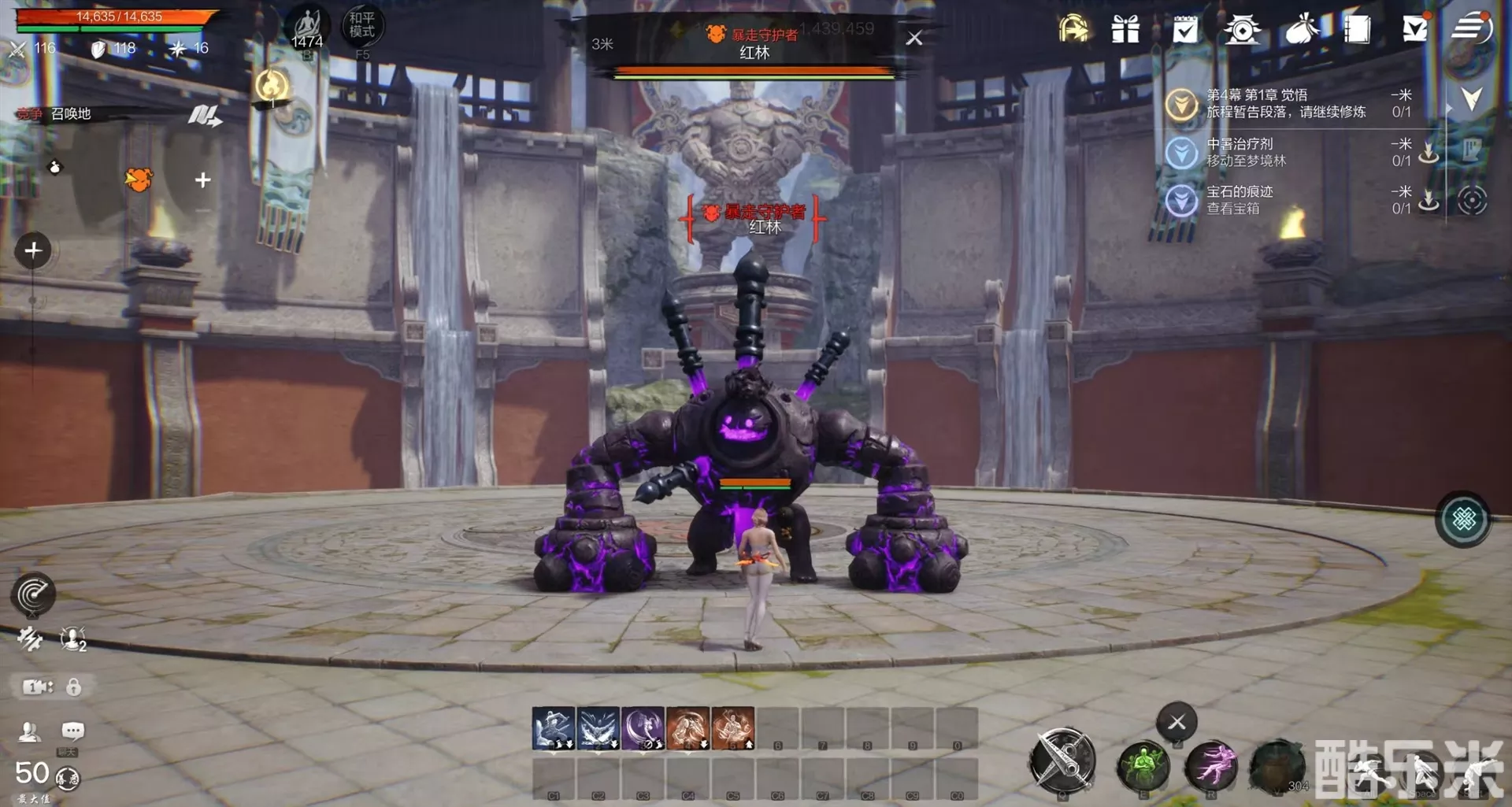The image size is (1512, 807).
Task: Toggle the 和平模式 peace mode button
Action: 362,26
